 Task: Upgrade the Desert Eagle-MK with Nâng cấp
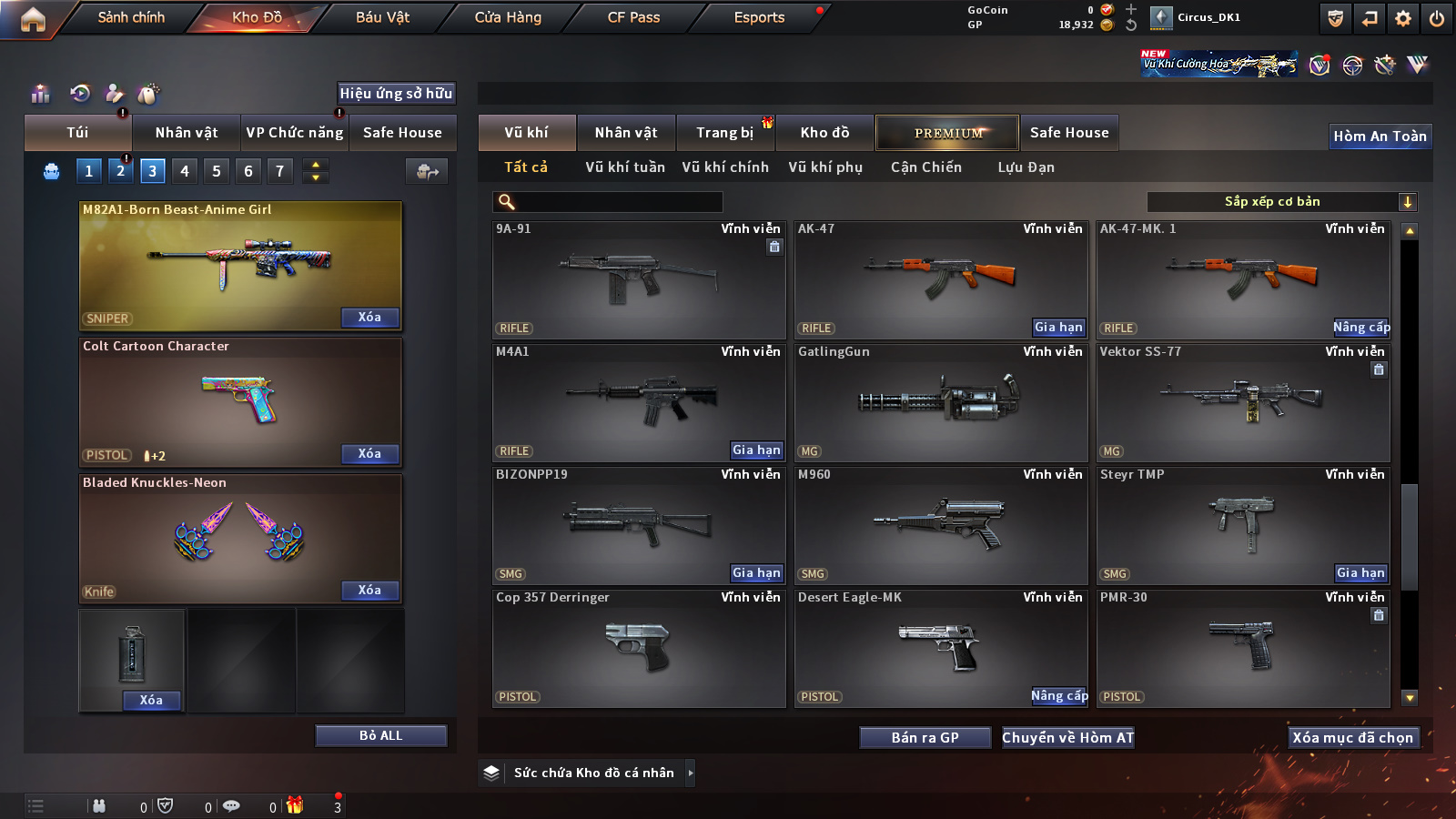pos(1059,695)
